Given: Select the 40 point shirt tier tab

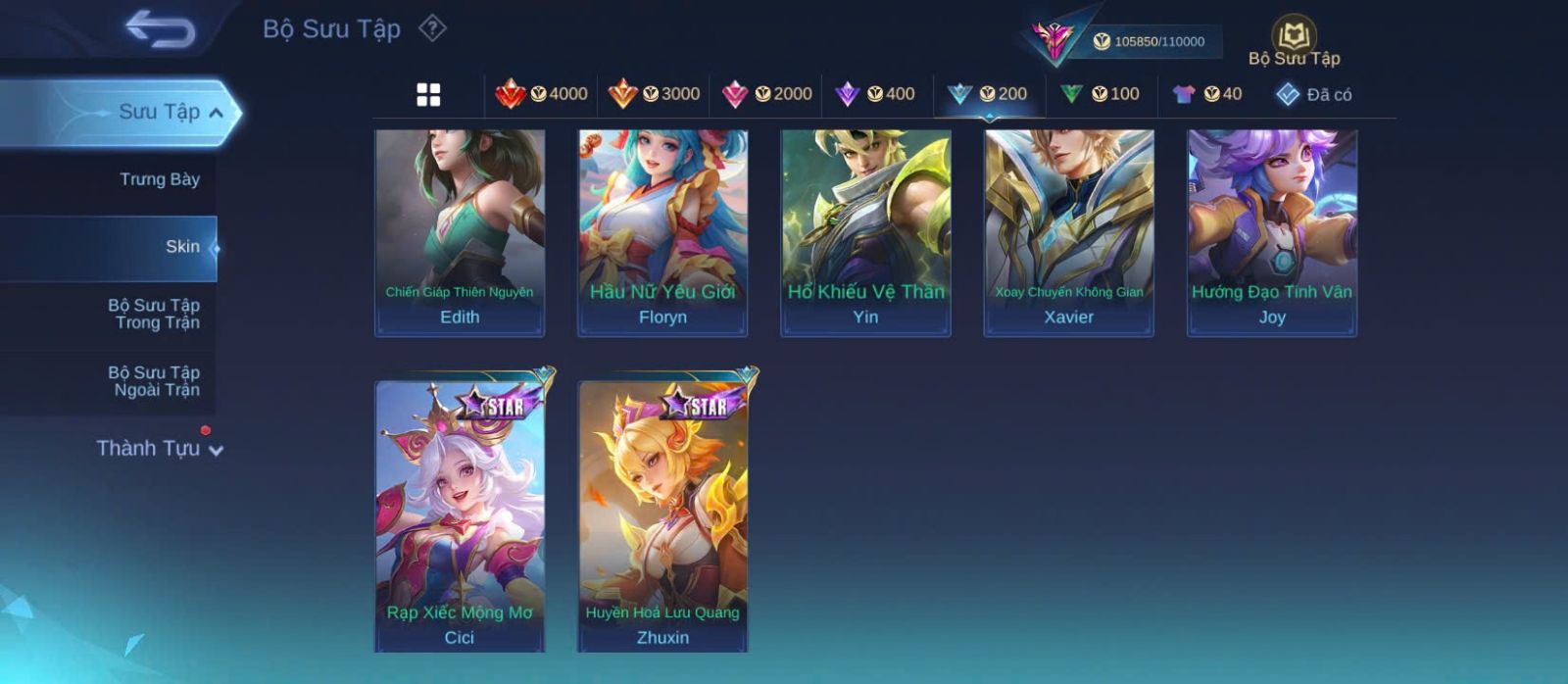Looking at the screenshot, I should (1206, 94).
